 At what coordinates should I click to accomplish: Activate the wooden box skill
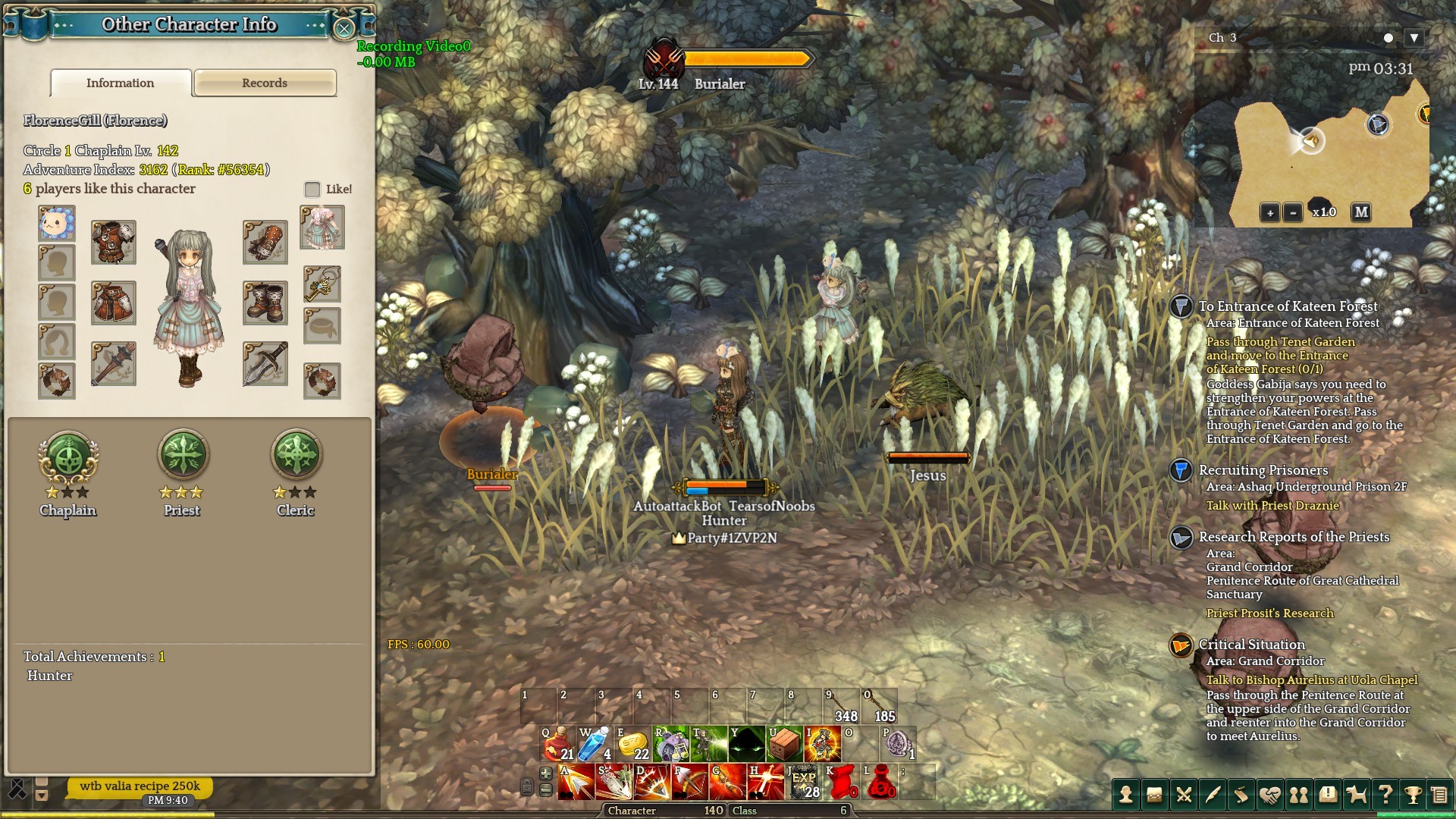coord(784,744)
